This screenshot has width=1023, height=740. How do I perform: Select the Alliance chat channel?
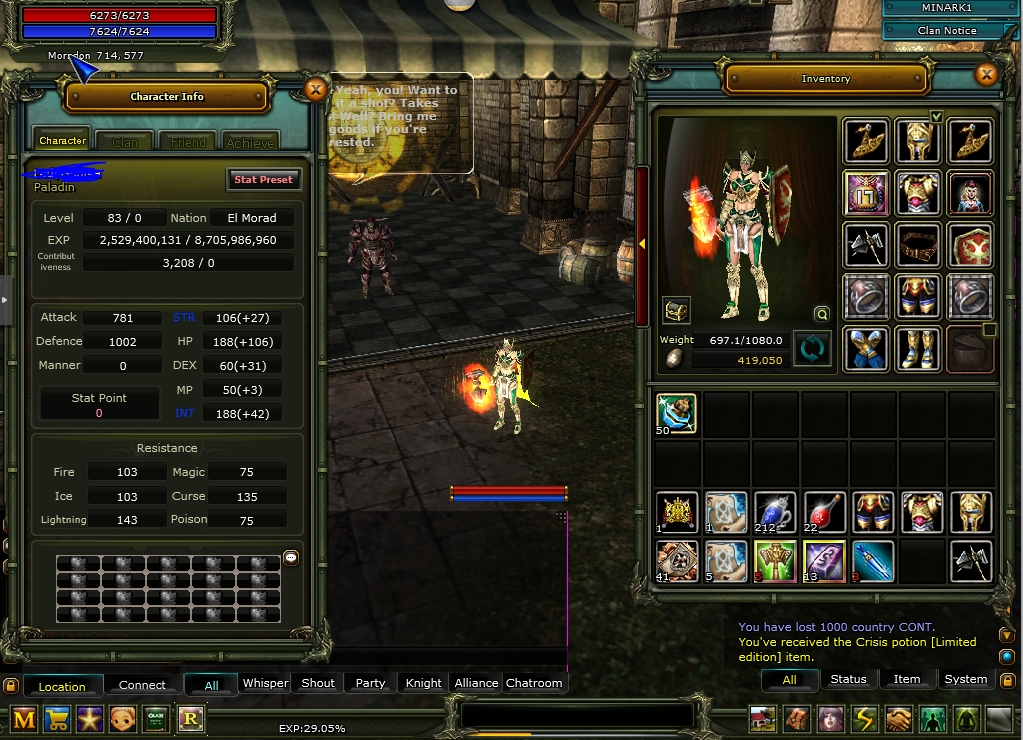pos(476,683)
